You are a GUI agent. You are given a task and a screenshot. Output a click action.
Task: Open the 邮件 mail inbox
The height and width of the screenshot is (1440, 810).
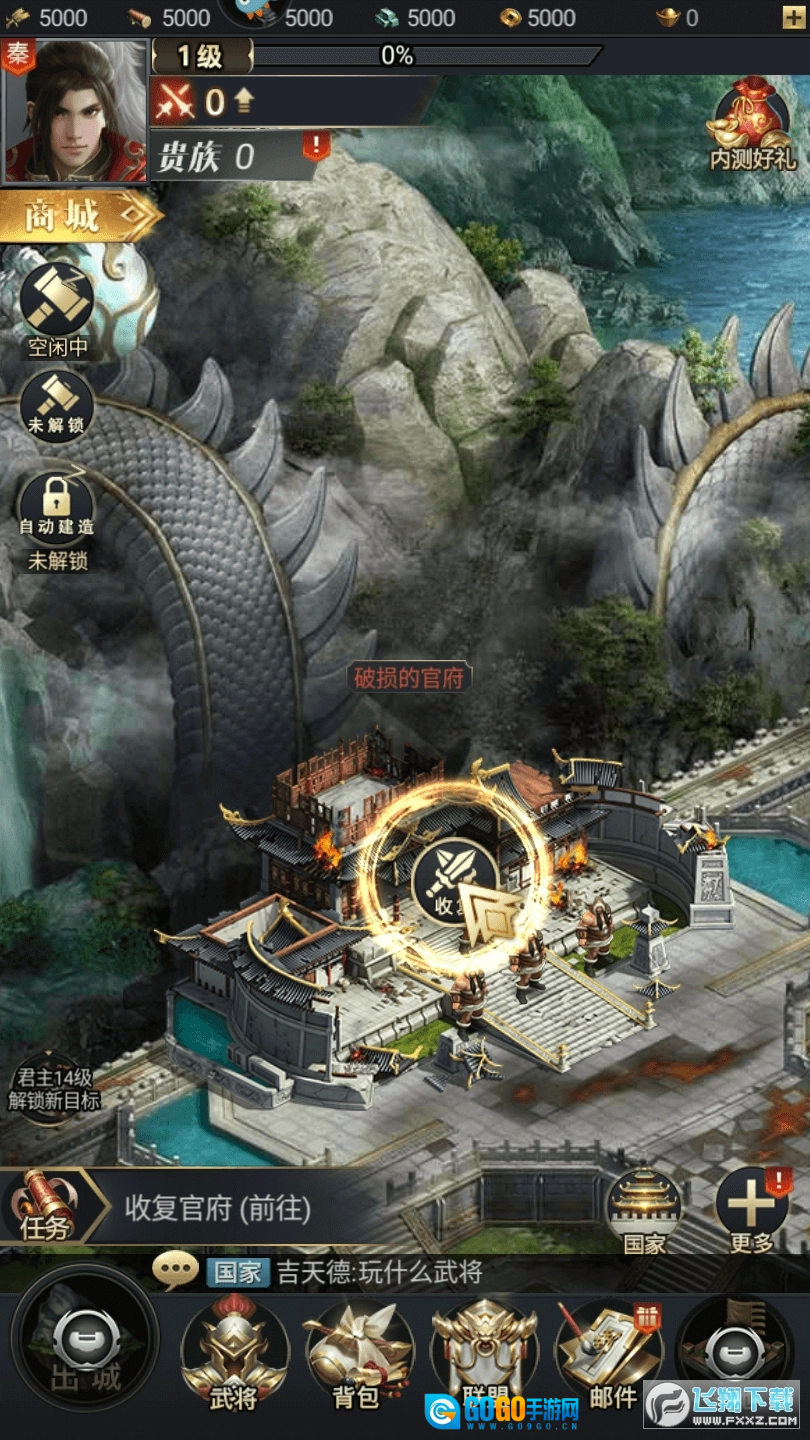(609, 1353)
